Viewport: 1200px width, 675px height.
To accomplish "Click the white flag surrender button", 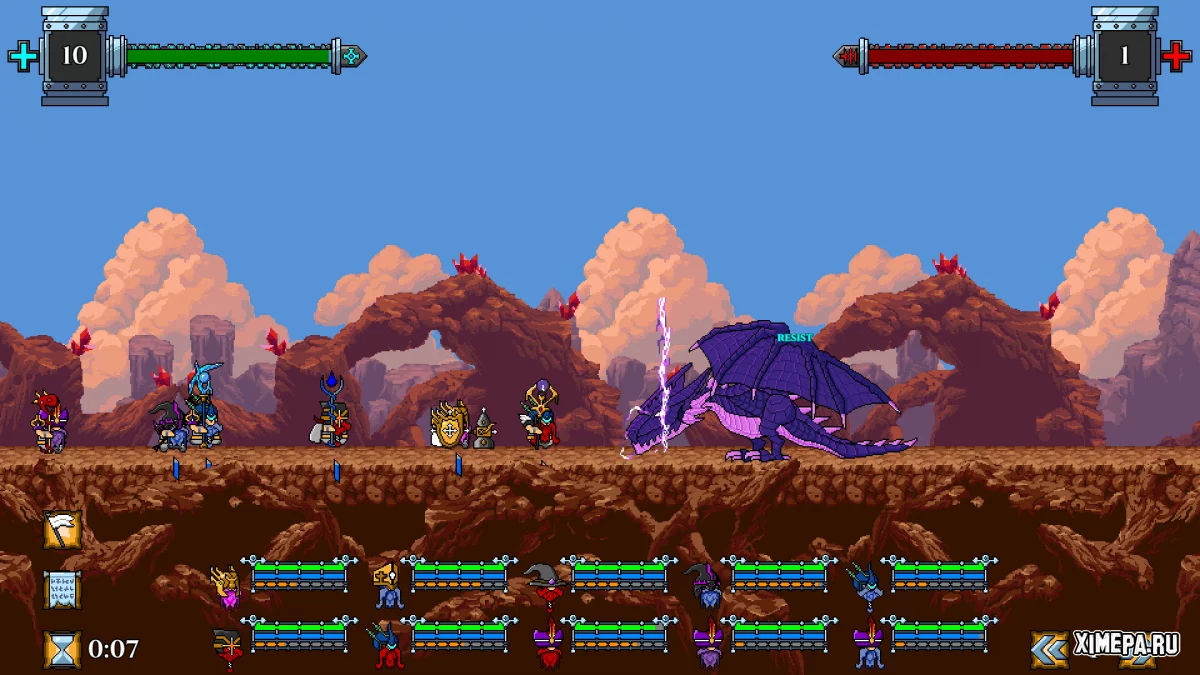I will pyautogui.click(x=62, y=530).
